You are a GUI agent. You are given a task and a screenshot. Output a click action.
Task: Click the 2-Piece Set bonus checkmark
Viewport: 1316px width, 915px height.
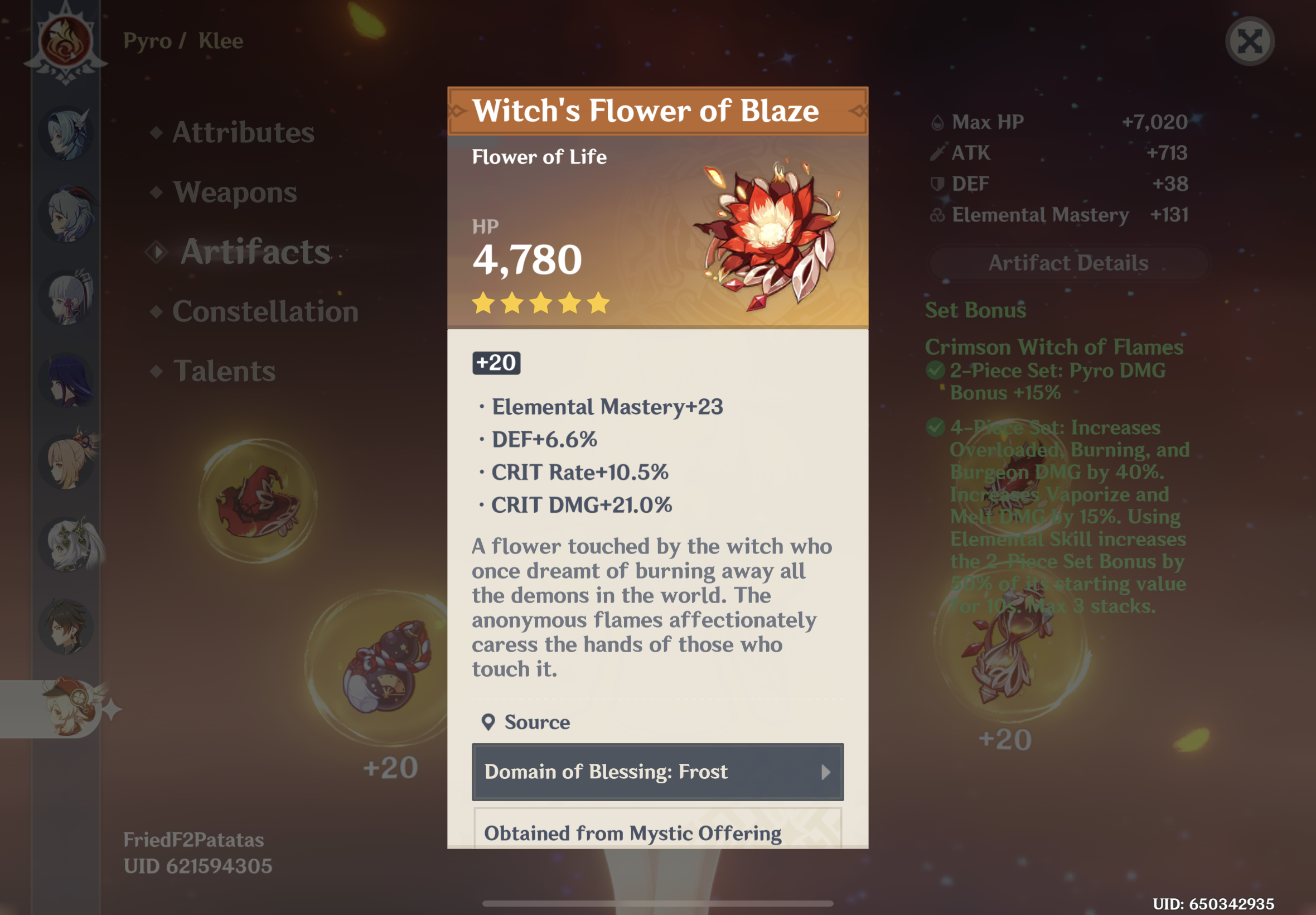(936, 370)
